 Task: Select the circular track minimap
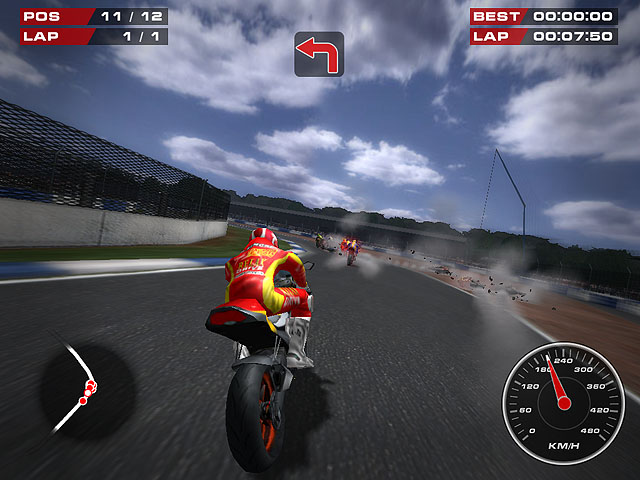(86, 388)
